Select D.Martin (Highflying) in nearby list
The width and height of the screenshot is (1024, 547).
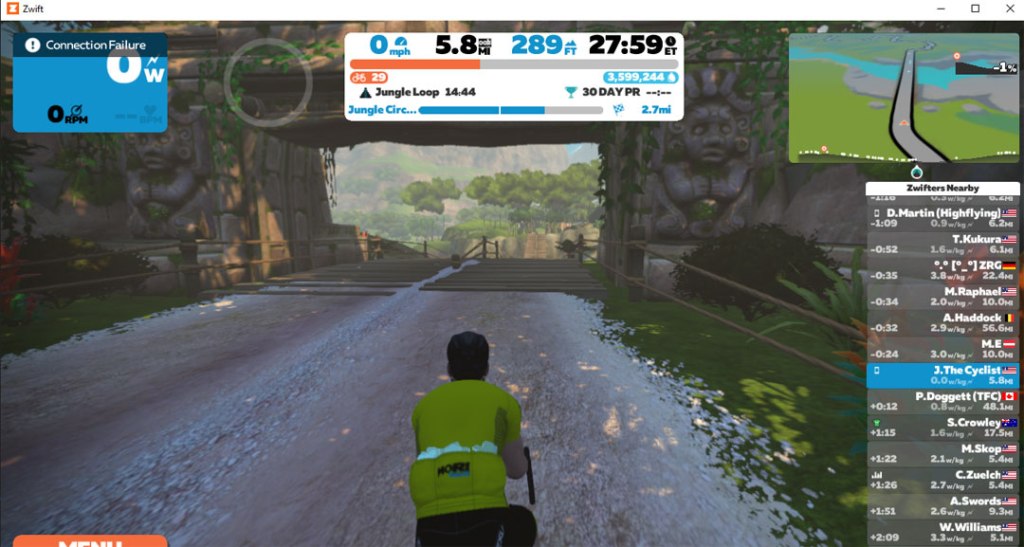pyautogui.click(x=943, y=218)
